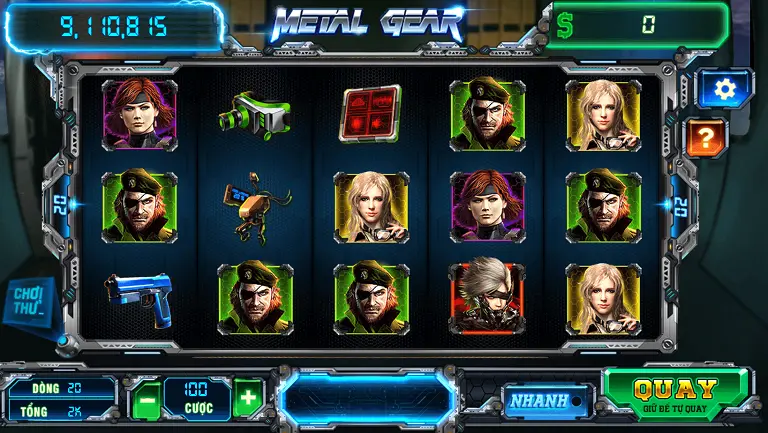Open the Dòng paylines selector
768x433 pixels.
(x=62, y=387)
